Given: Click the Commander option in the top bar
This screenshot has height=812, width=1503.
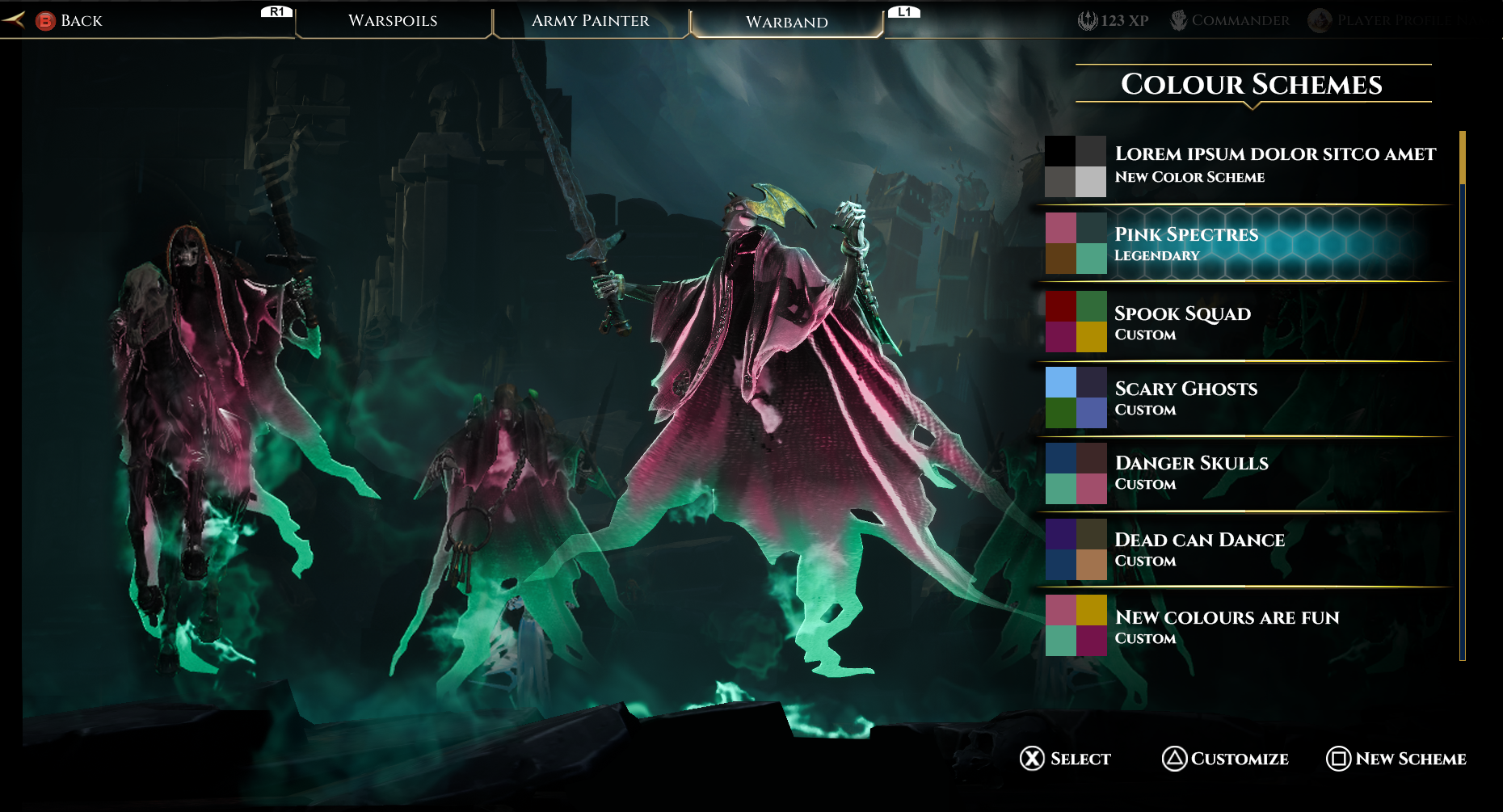Looking at the screenshot, I should pos(1230,21).
